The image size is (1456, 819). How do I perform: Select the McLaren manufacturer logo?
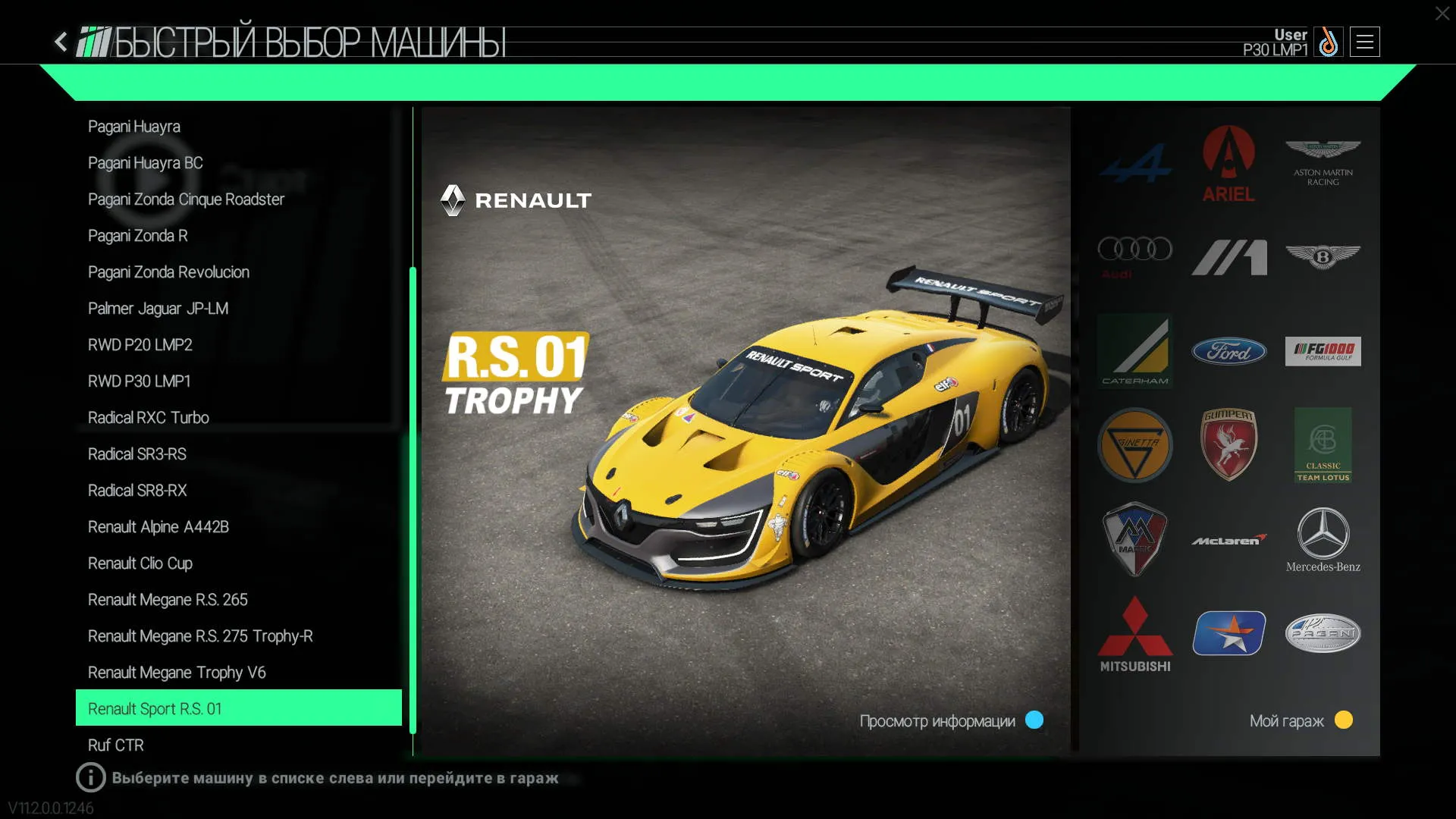[1228, 540]
